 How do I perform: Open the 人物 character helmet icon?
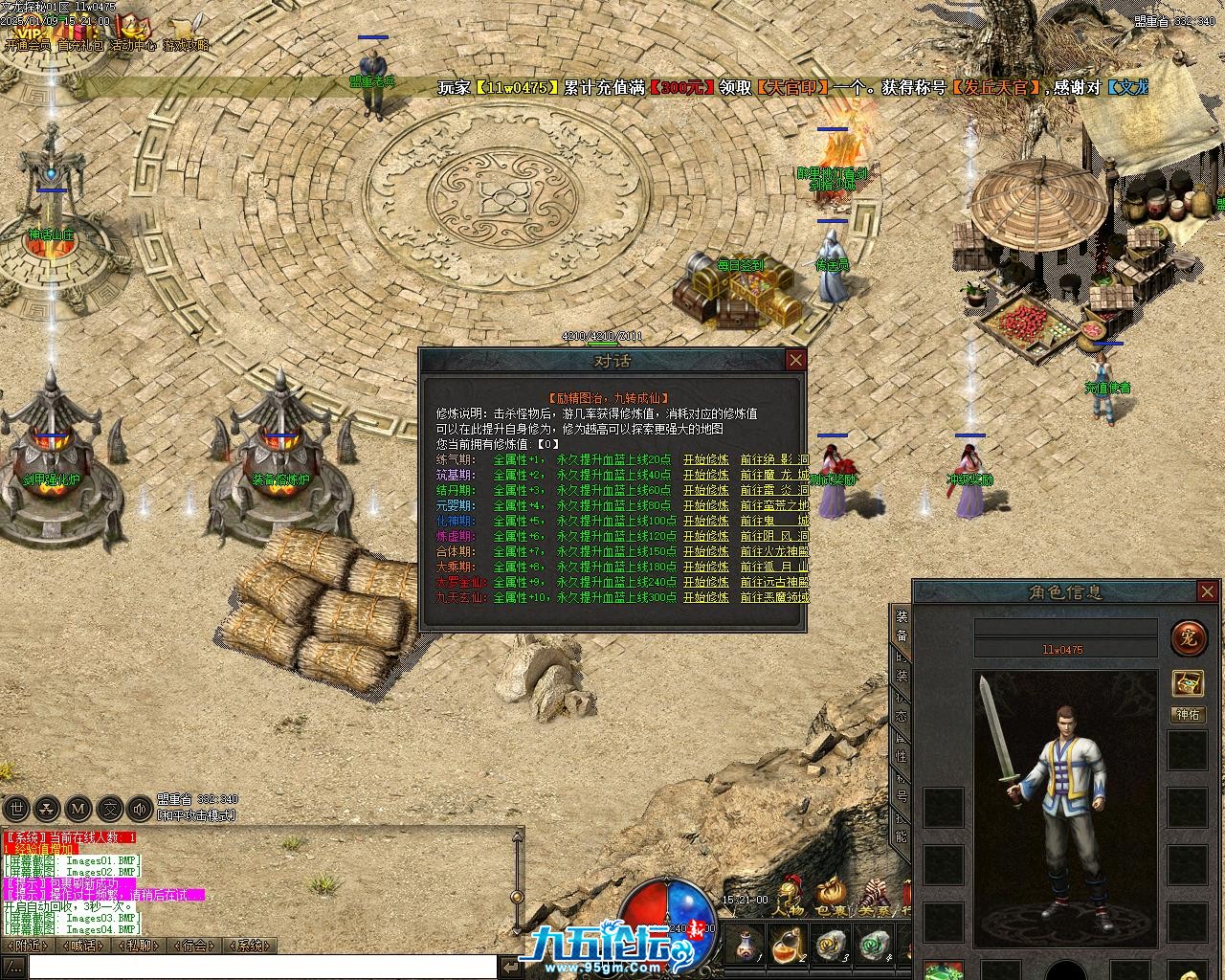[789, 898]
